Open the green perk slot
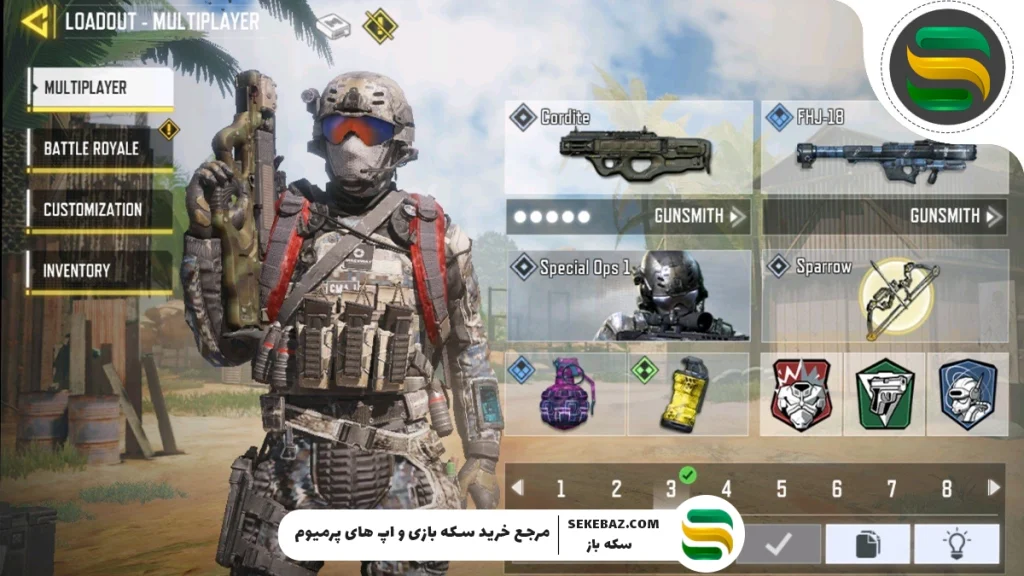 884,394
